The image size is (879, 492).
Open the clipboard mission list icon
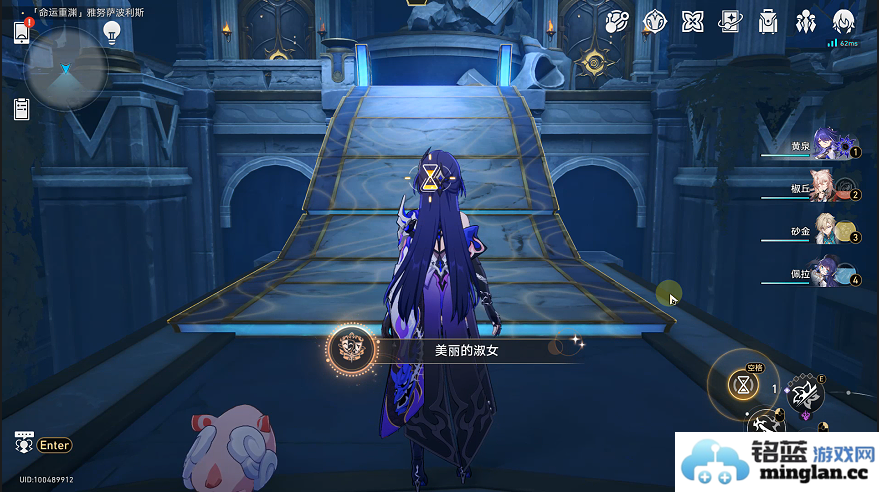coord(21,109)
